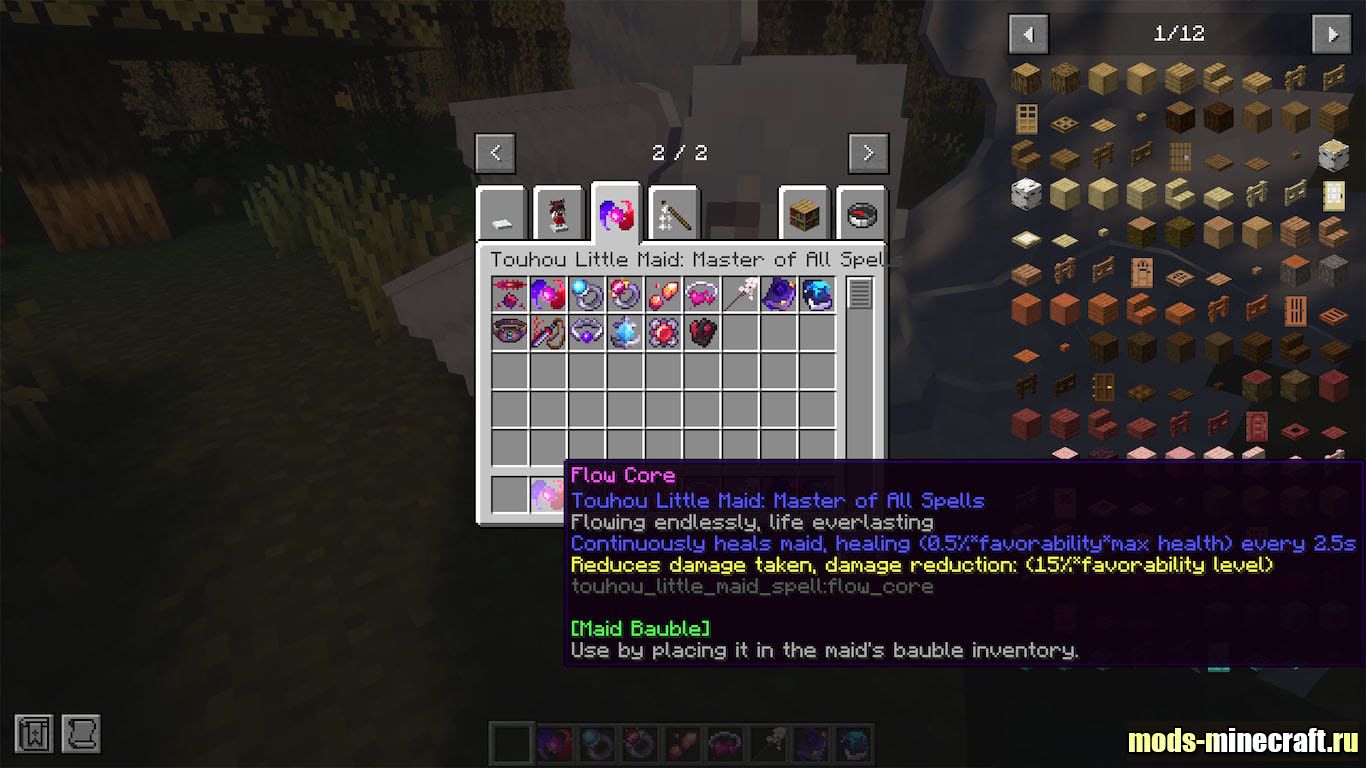Grab the pink heart necklace bauble
1366x768 pixels.
[702, 294]
